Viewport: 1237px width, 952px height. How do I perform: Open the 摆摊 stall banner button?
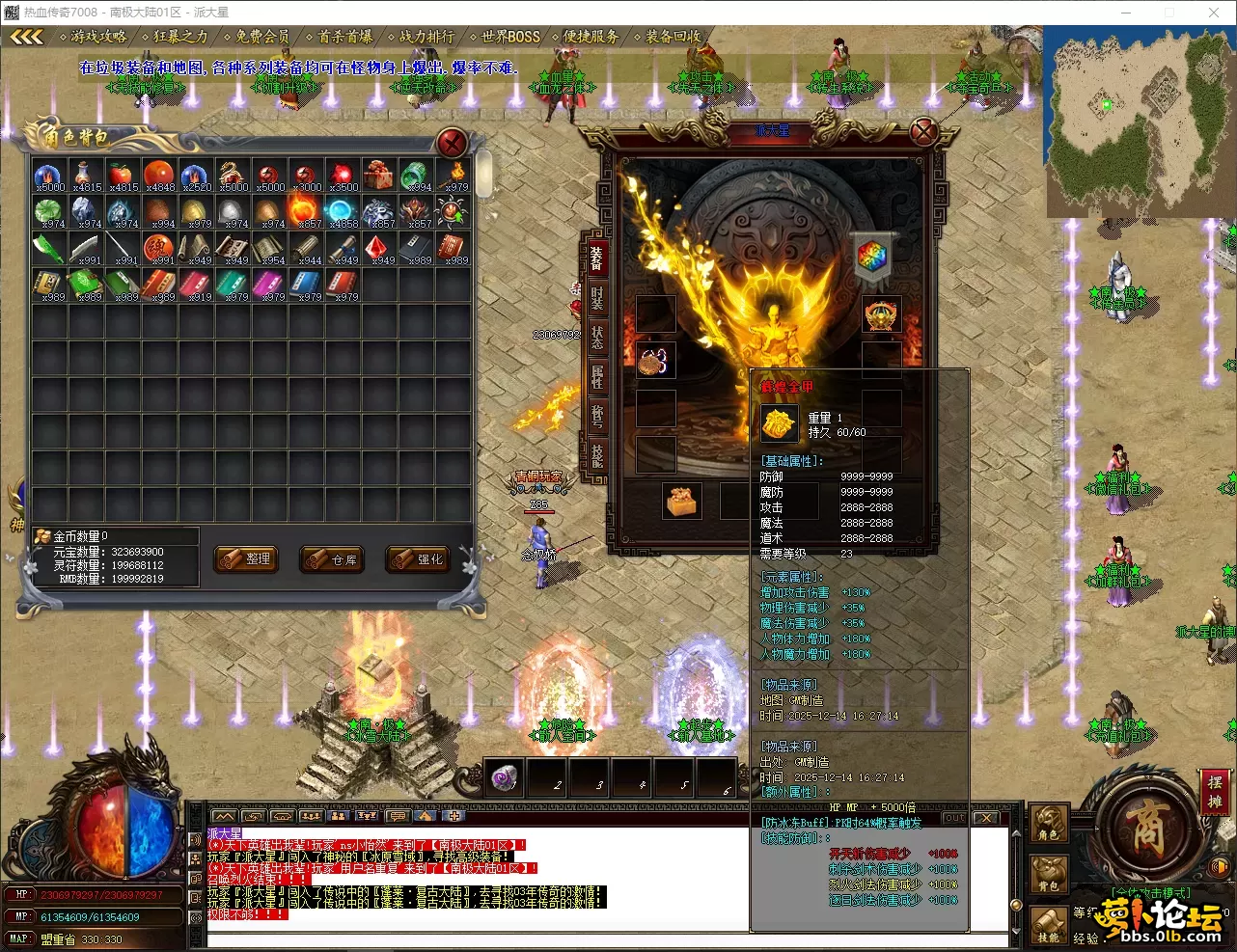point(1214,791)
